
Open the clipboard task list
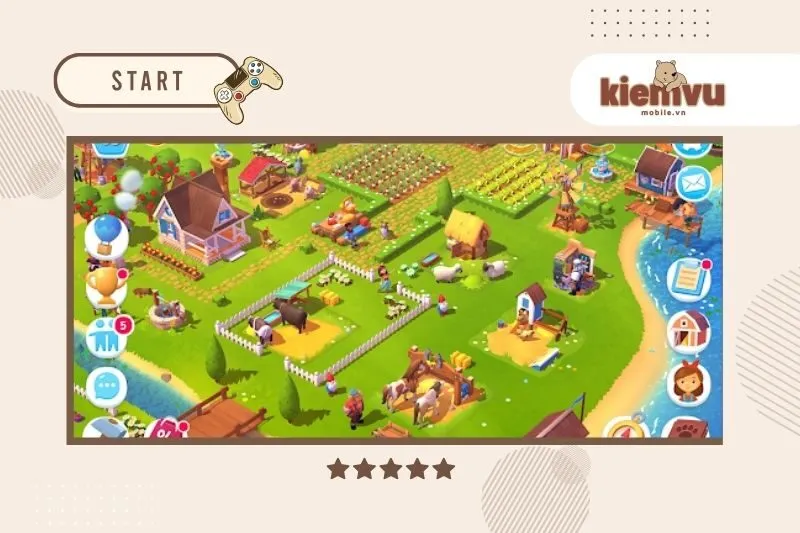coord(688,279)
